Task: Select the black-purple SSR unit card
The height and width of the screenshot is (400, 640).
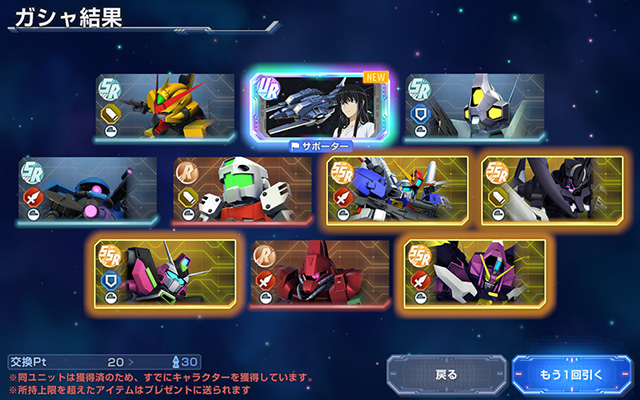Action: (551, 188)
